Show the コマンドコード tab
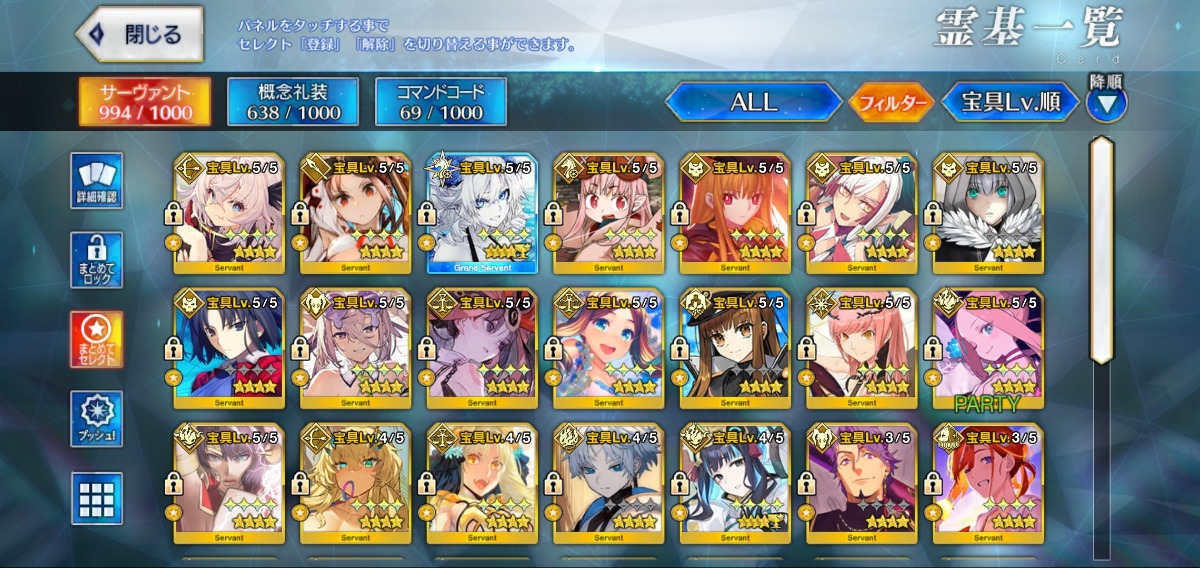This screenshot has height=568, width=1200. (x=440, y=102)
